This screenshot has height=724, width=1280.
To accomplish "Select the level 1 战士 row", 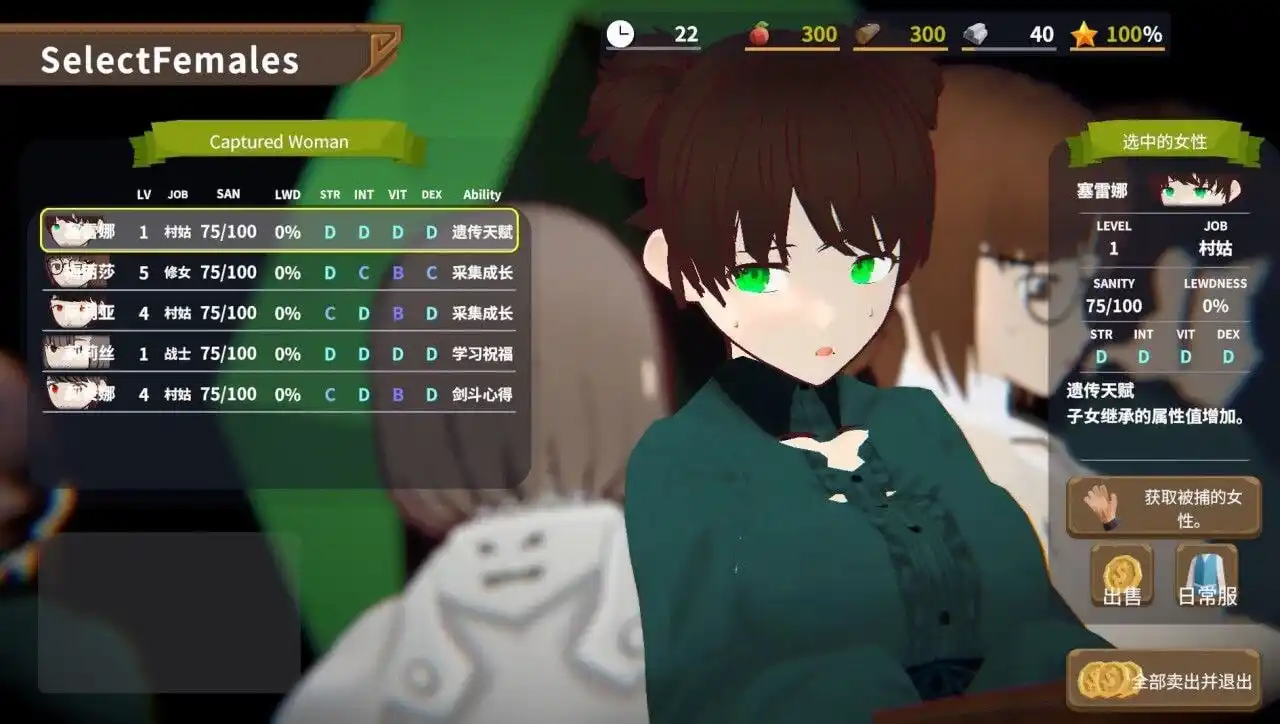I will (x=280, y=353).
